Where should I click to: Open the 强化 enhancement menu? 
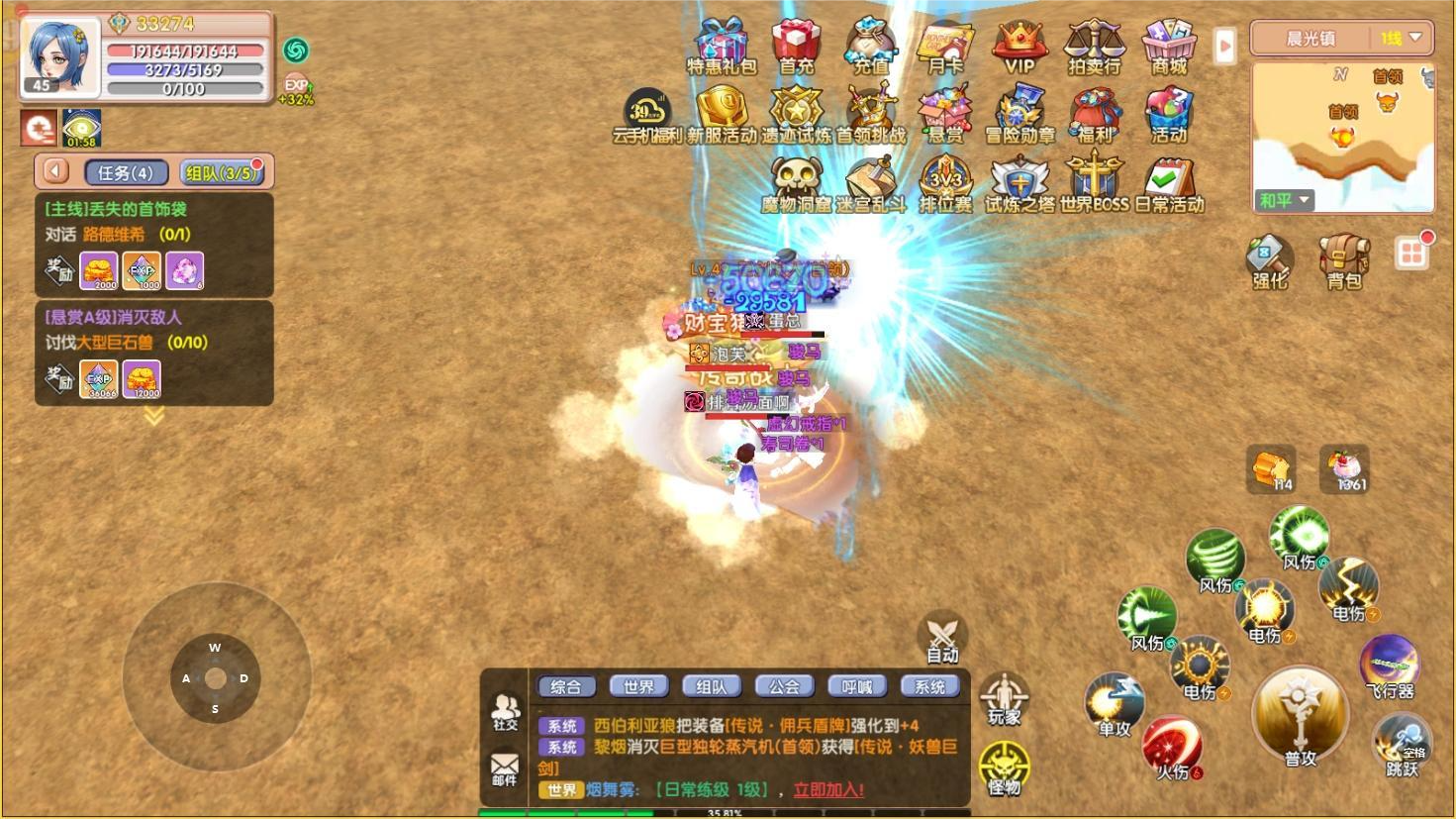coord(1269,260)
